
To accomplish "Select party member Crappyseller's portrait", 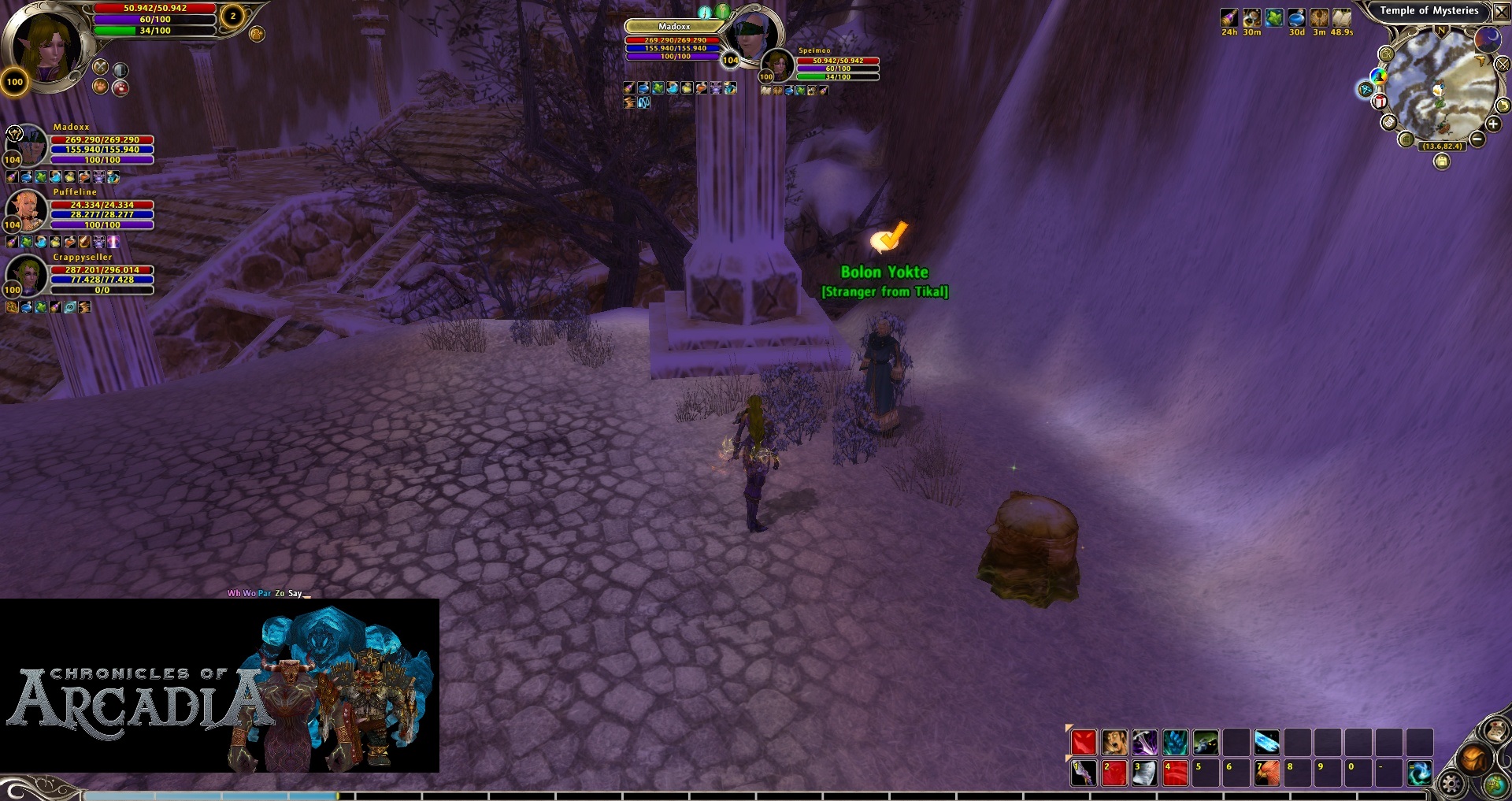I will (26, 274).
